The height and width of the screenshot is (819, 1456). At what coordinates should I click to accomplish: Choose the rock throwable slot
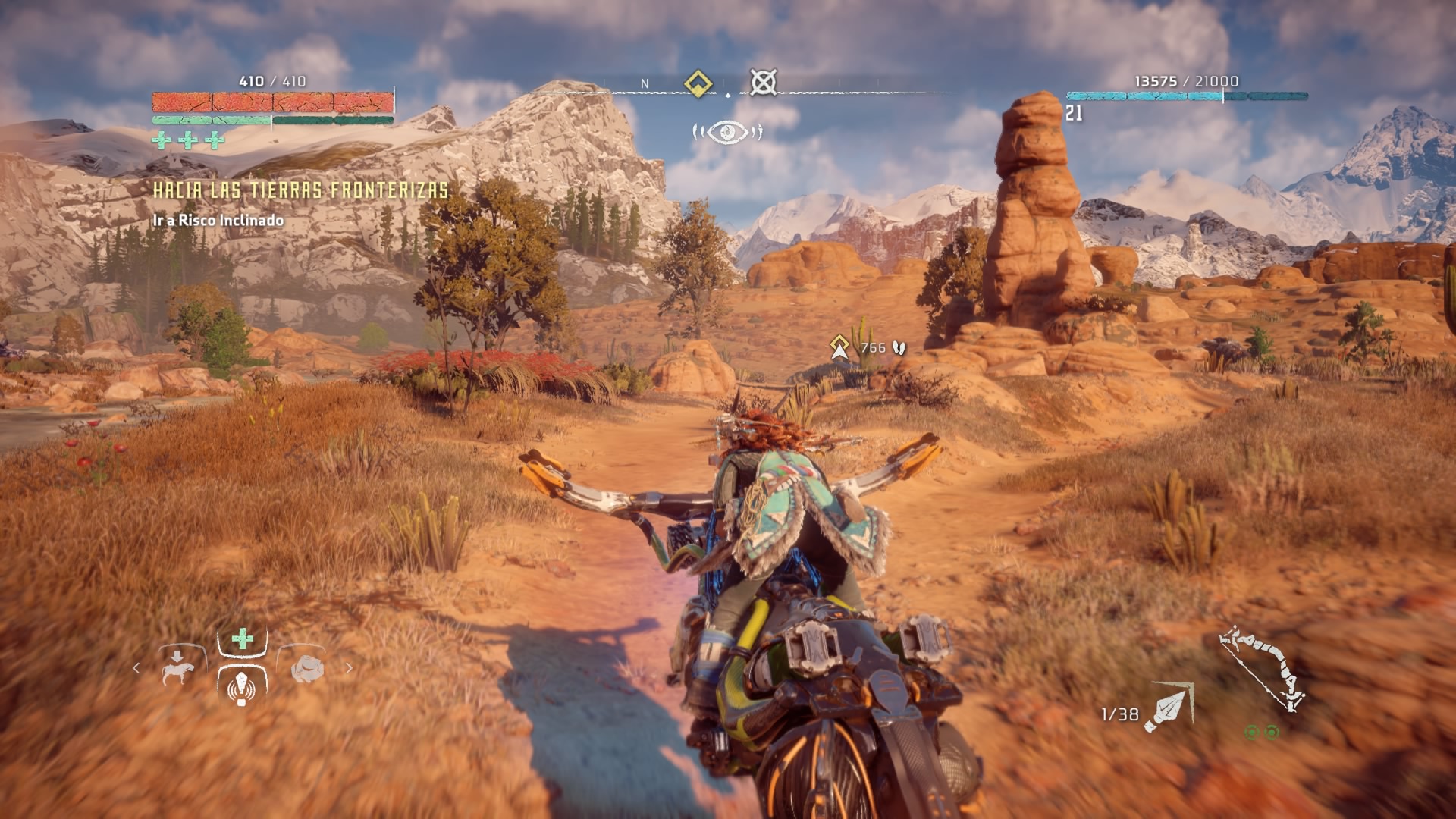pos(308,668)
